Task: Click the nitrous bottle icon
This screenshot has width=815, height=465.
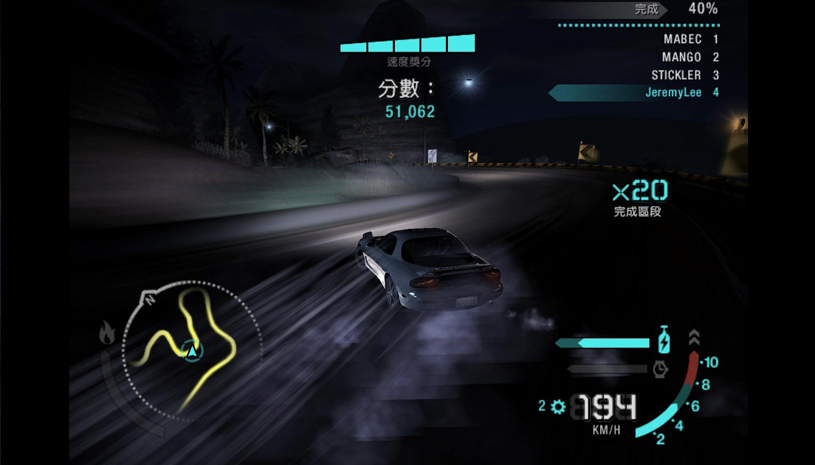Action: point(663,340)
